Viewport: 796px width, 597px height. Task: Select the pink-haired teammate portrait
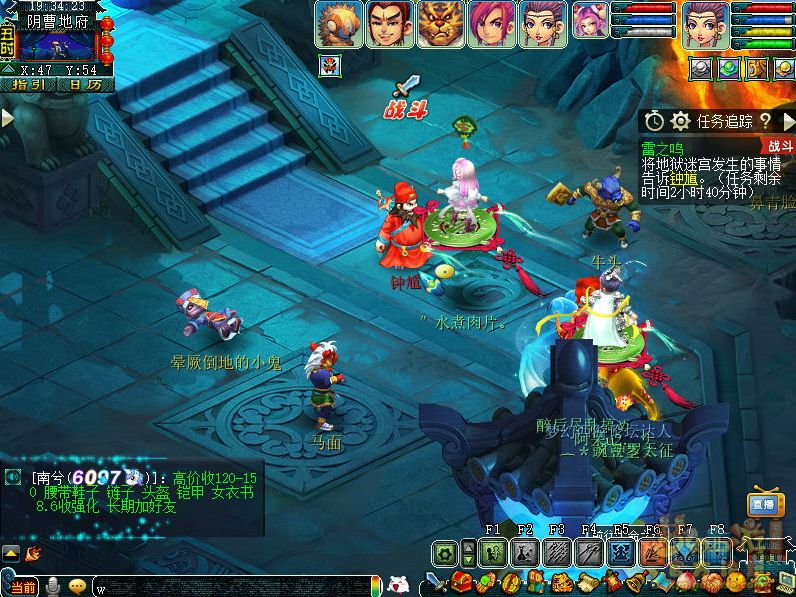[490, 23]
